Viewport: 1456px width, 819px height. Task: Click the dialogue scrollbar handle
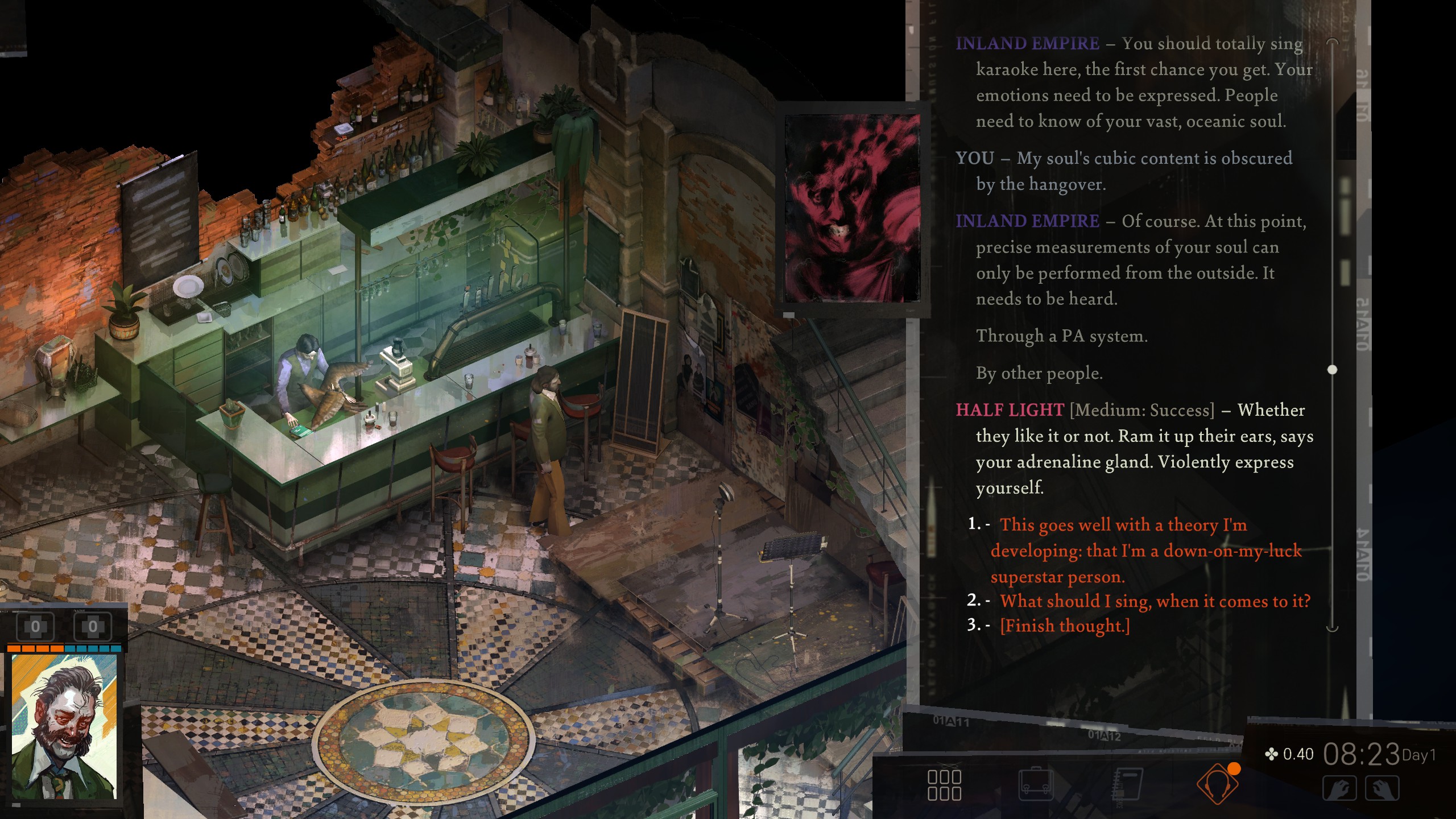(1332, 370)
